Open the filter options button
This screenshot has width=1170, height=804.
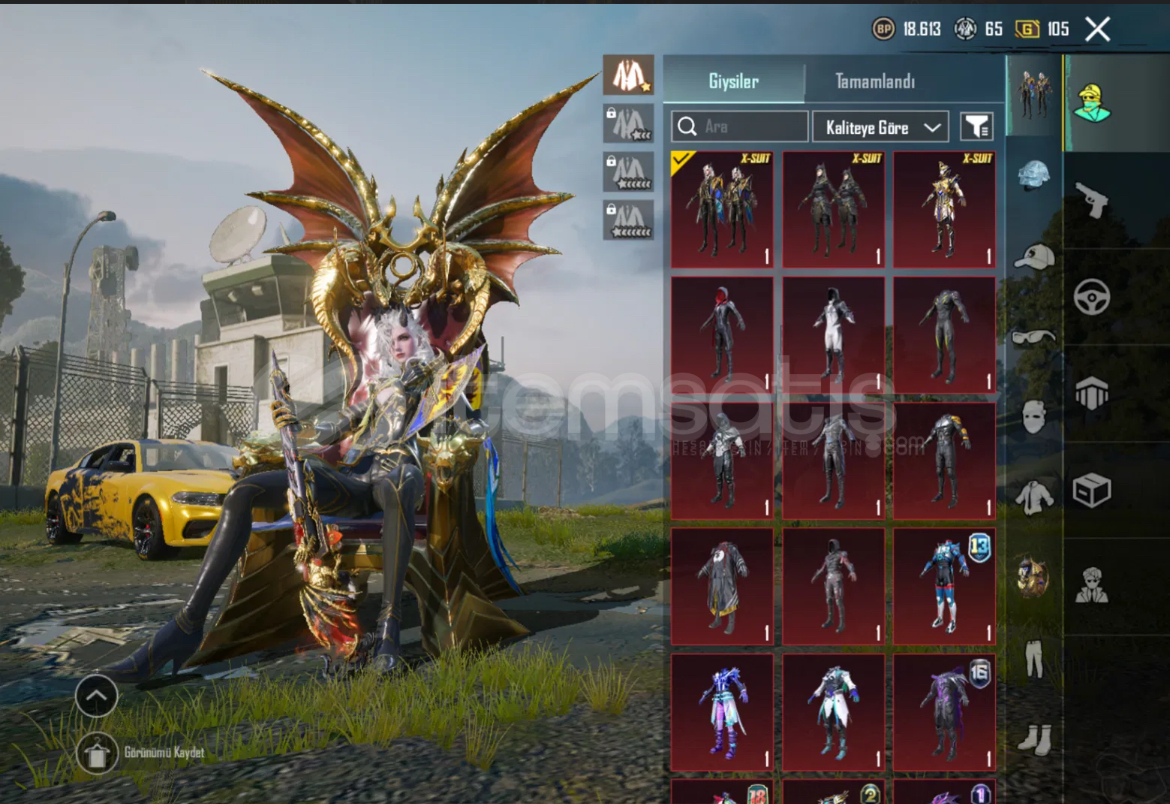(x=977, y=127)
